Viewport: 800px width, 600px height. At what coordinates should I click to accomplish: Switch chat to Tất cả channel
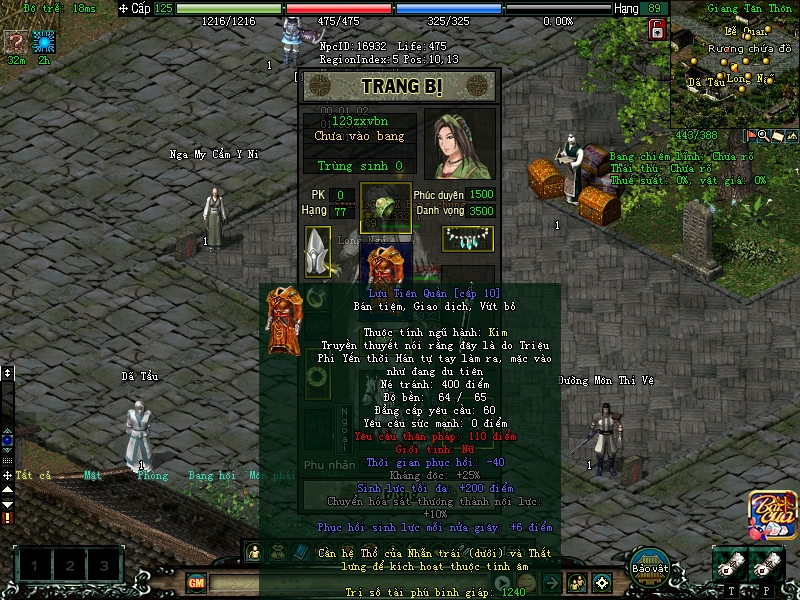[x=32, y=476]
